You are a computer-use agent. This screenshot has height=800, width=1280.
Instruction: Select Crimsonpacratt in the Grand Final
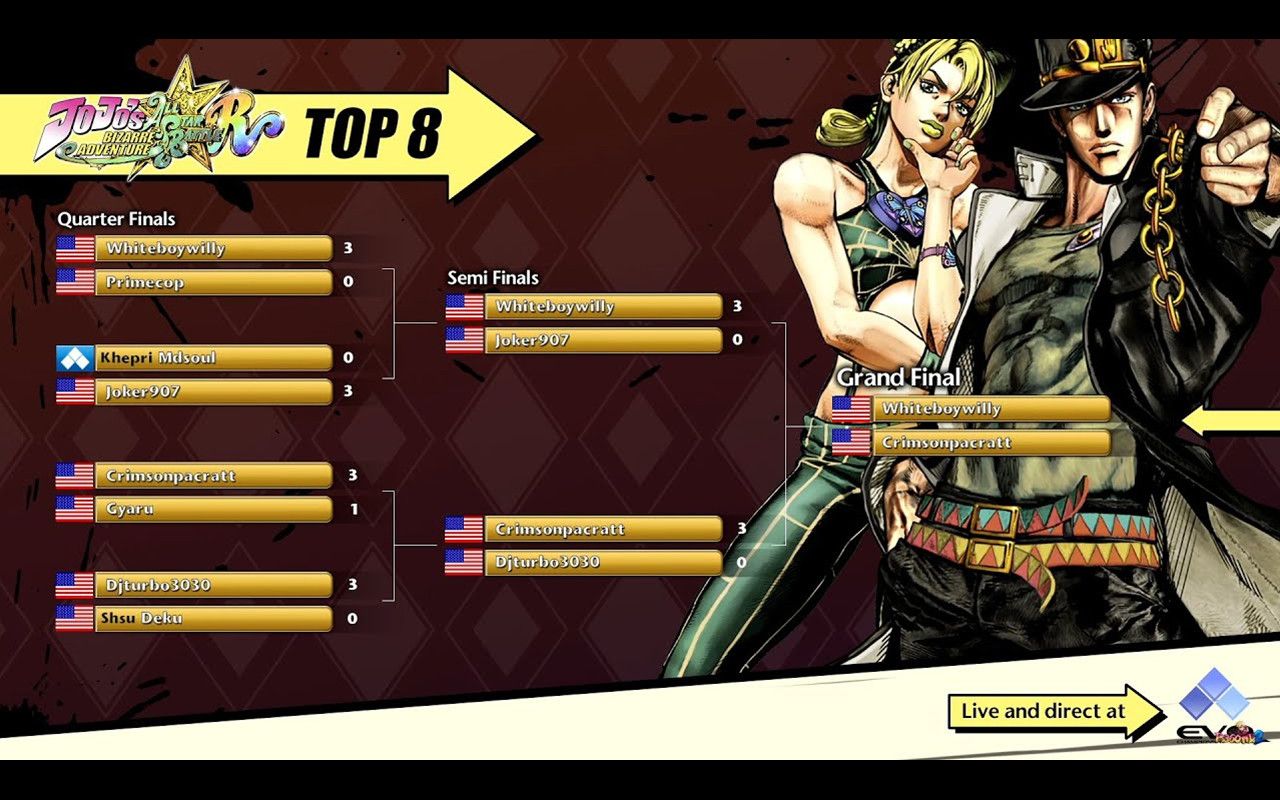[990, 442]
